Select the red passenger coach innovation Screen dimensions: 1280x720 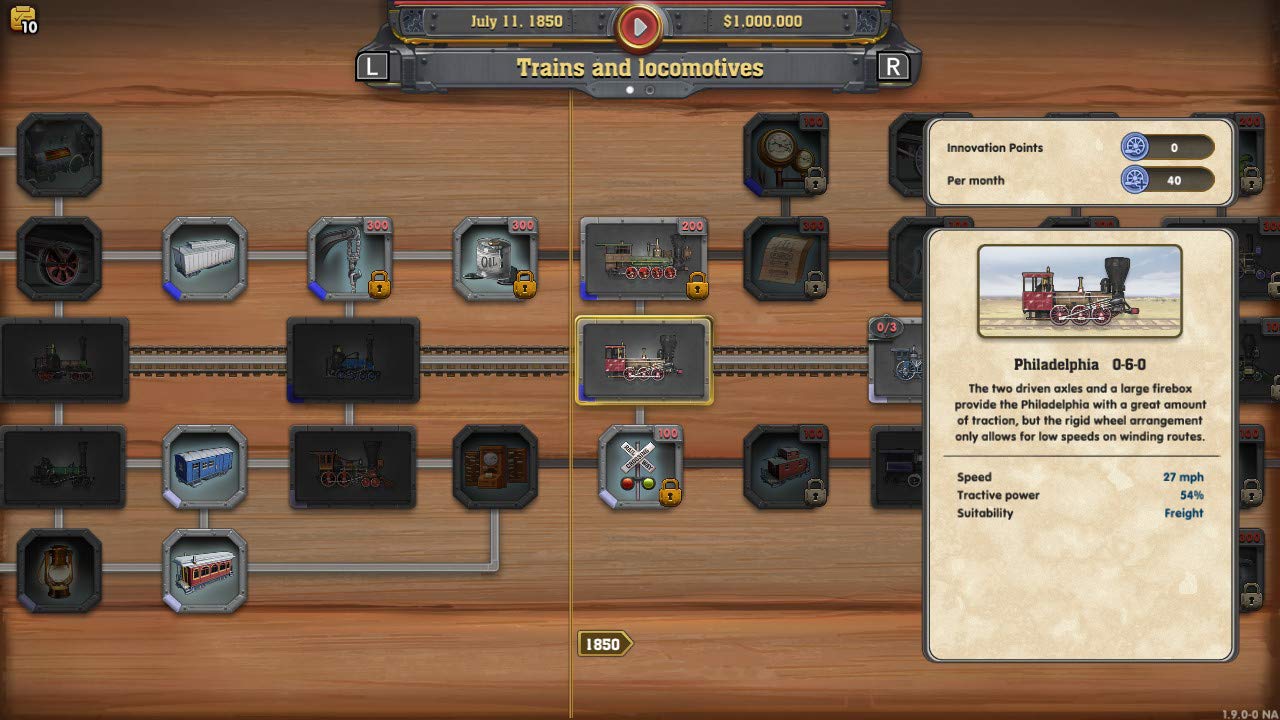[206, 570]
